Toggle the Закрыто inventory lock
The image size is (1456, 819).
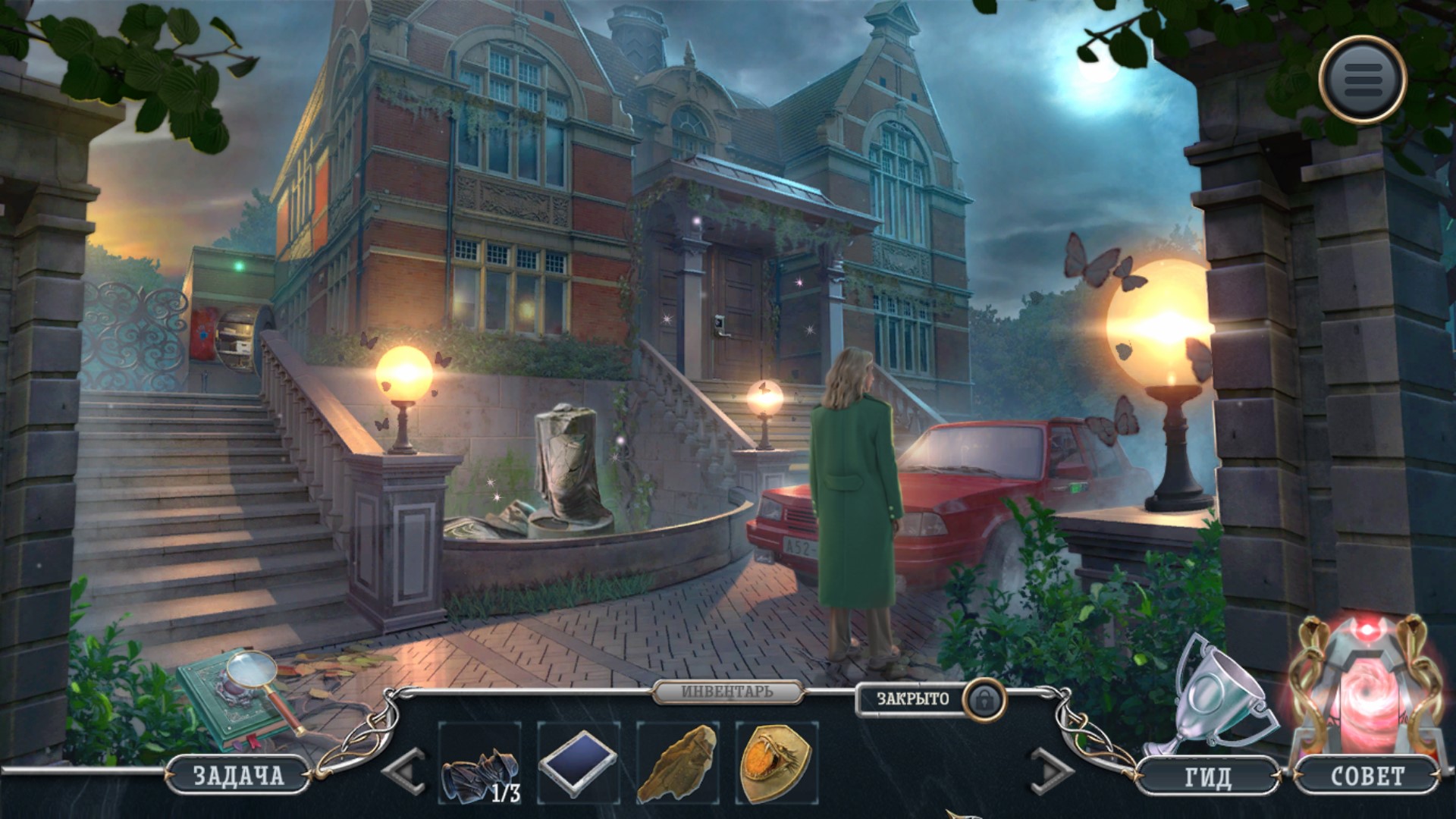(983, 698)
